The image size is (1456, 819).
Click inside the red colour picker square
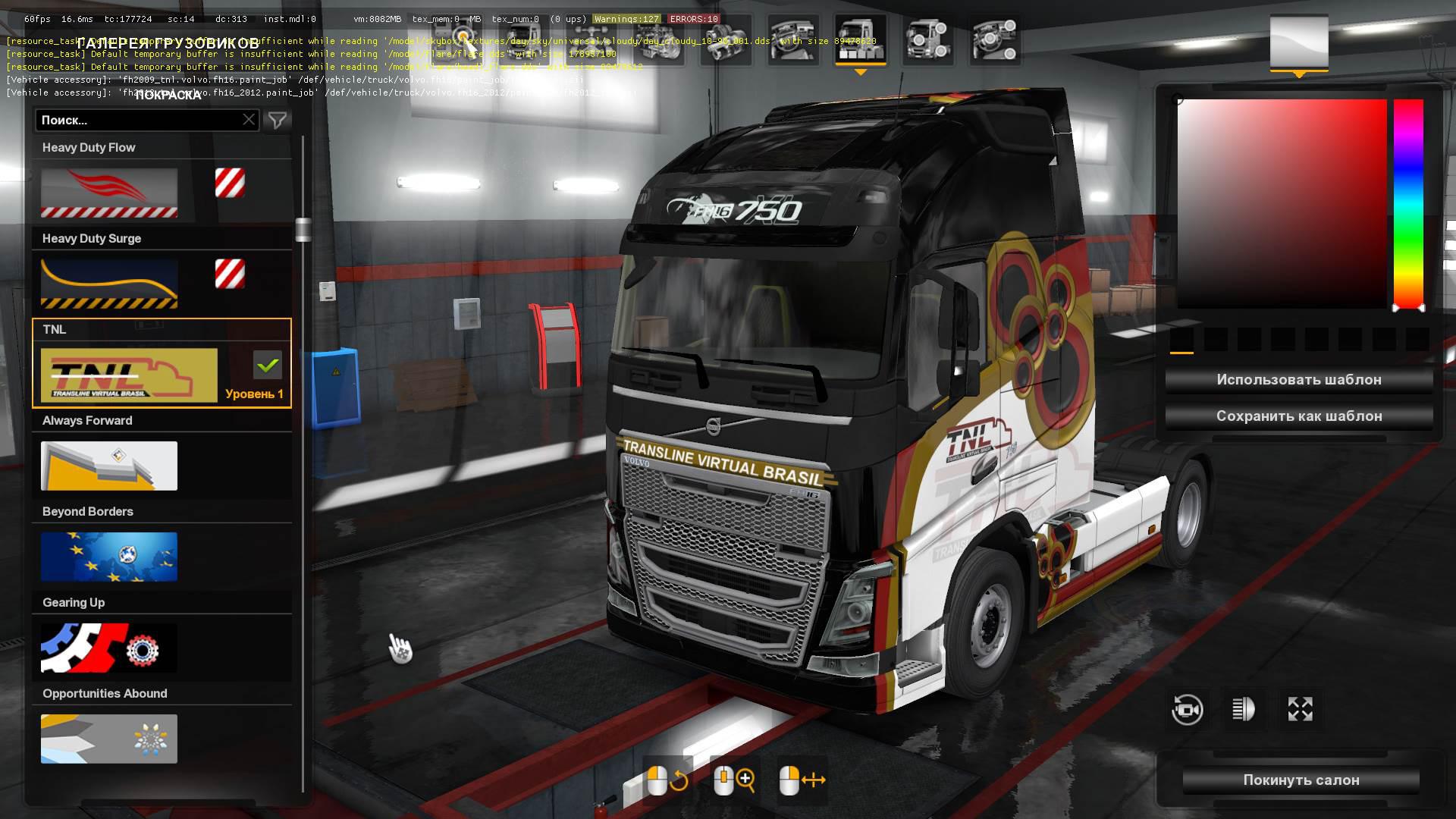point(1282,203)
